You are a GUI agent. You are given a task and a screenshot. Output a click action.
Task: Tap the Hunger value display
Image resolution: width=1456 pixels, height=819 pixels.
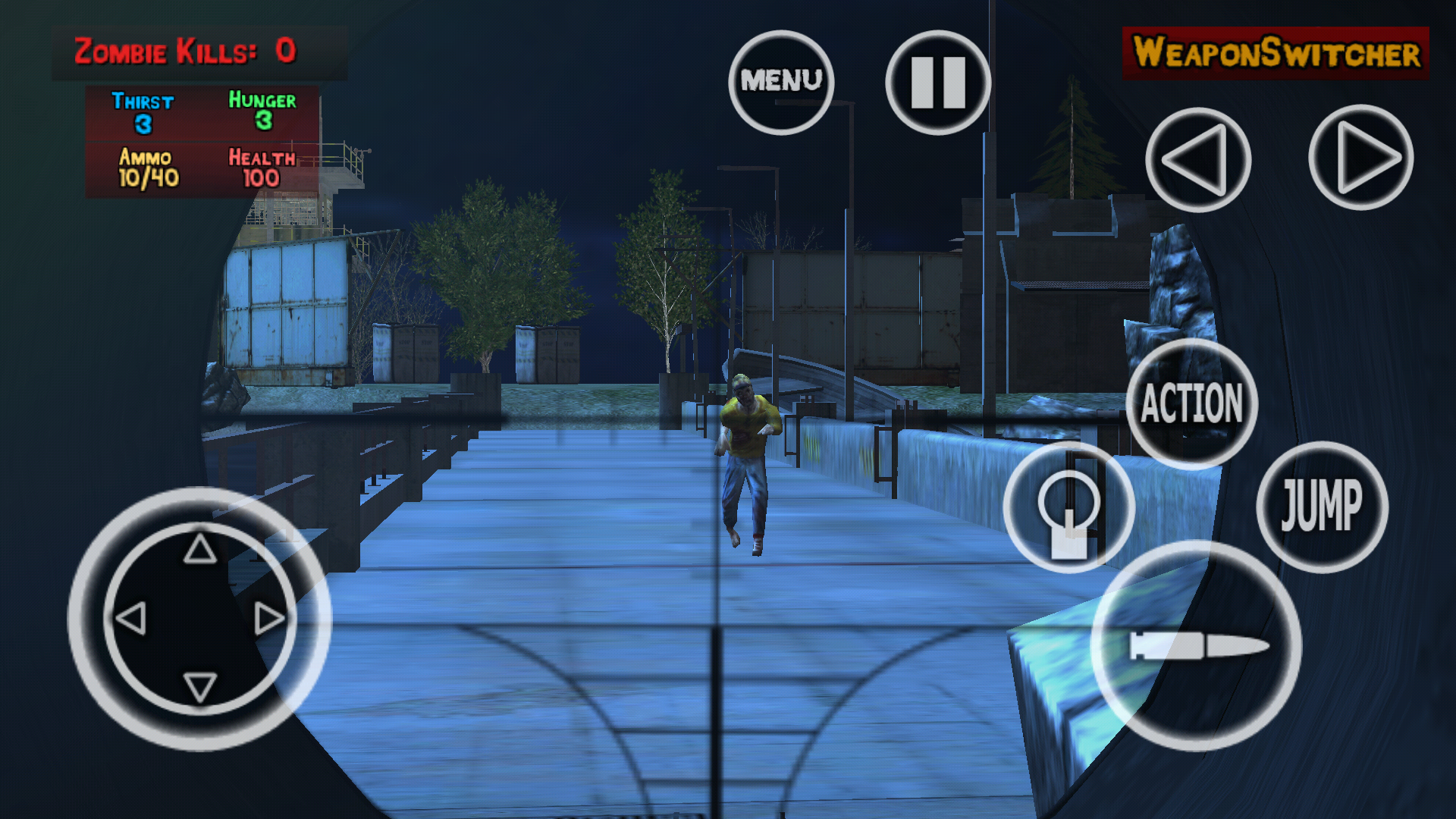pos(262,111)
